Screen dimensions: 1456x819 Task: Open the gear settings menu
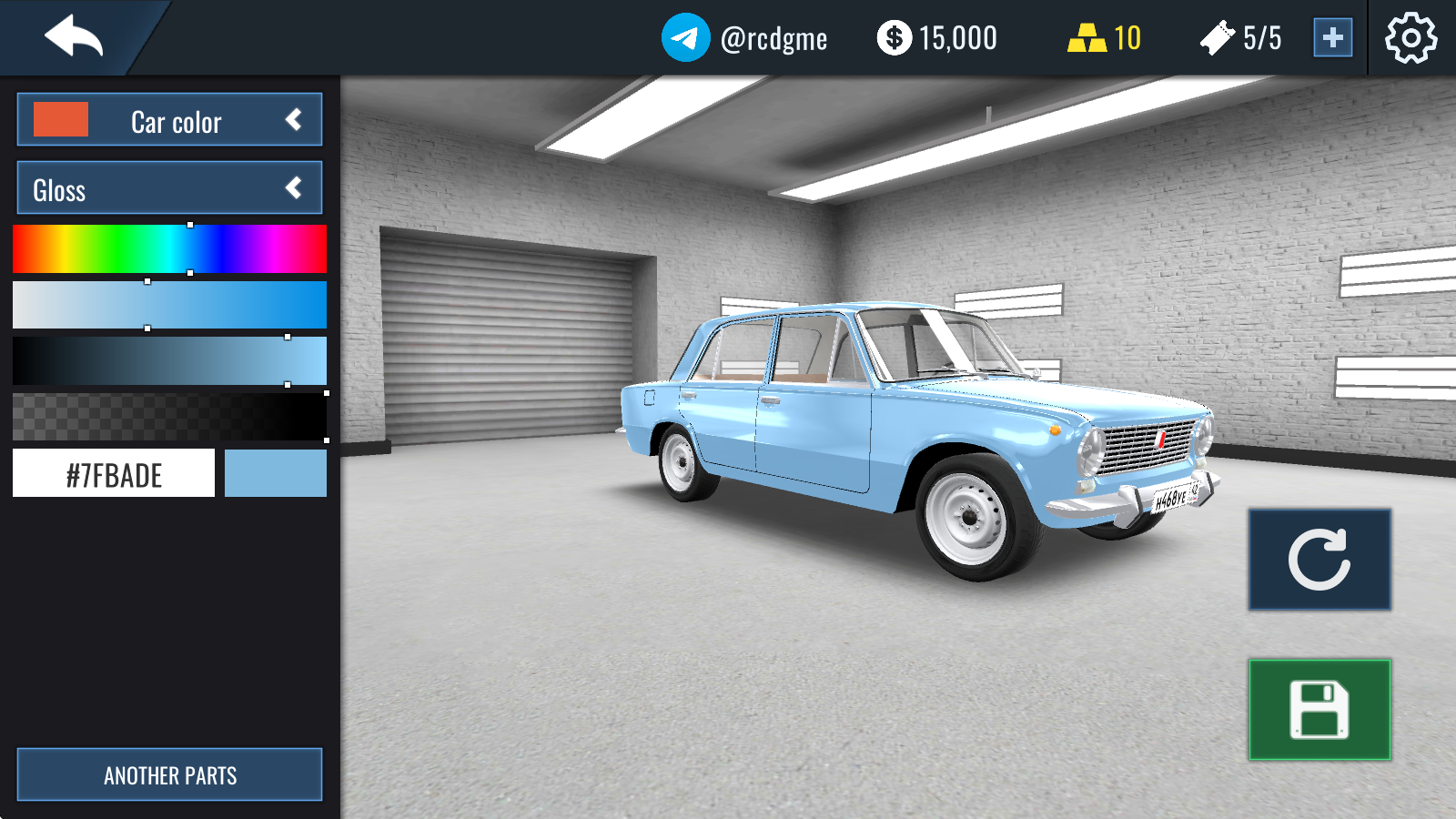coord(1410,38)
